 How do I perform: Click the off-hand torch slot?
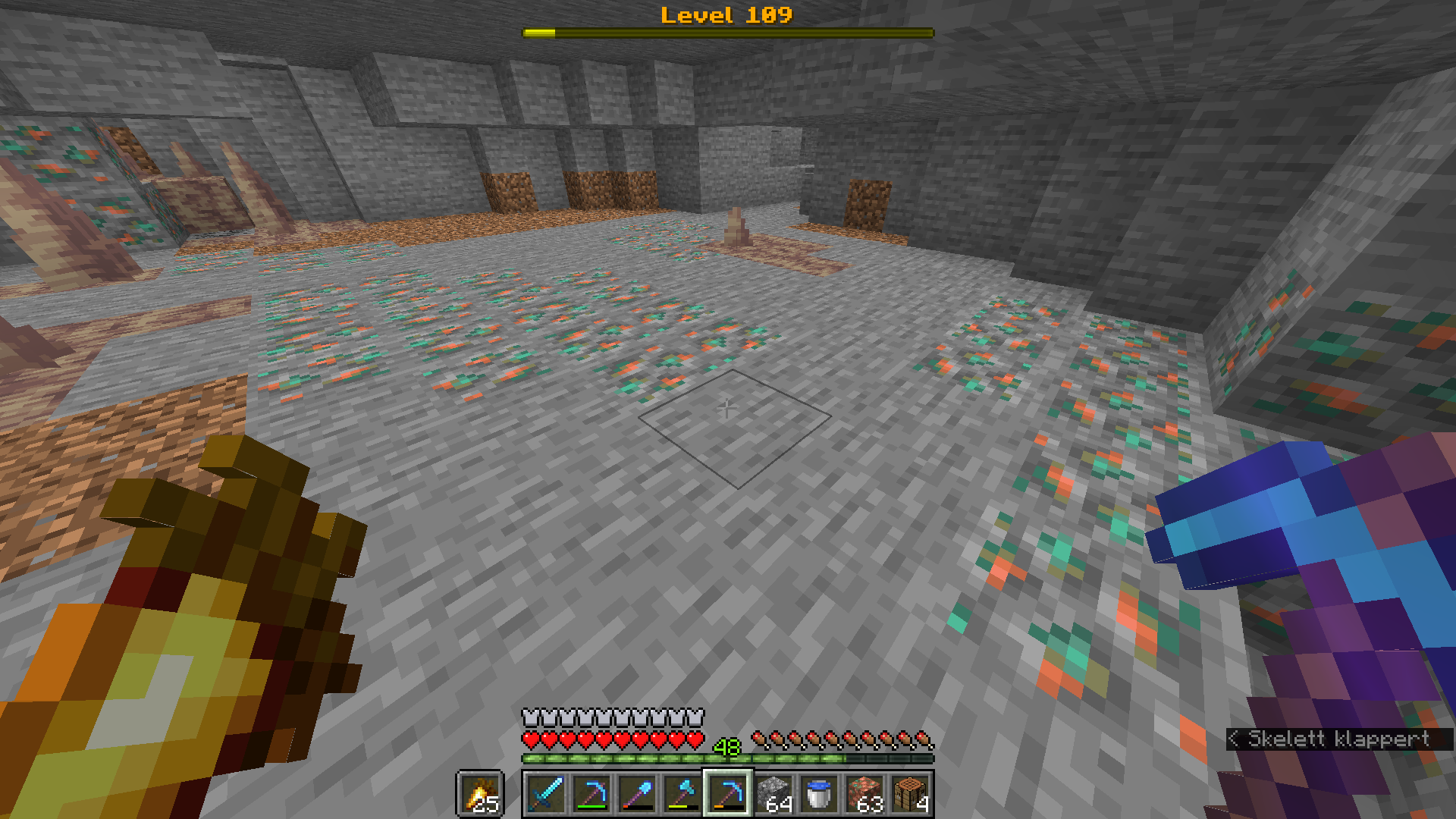[480, 794]
